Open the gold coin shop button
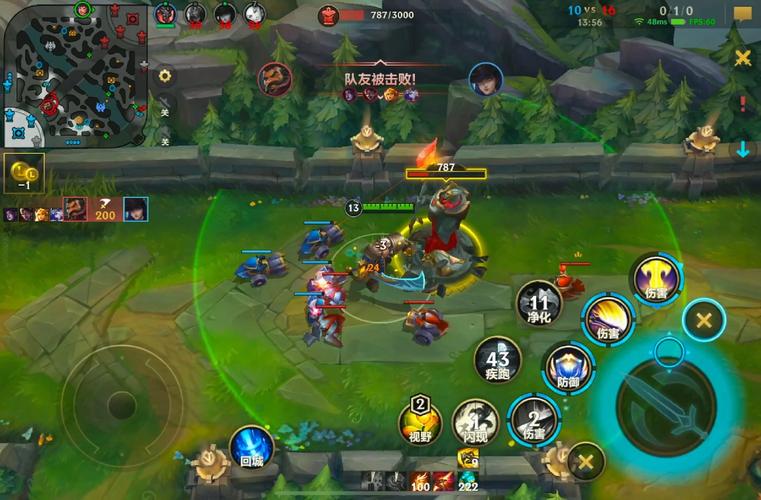 (21, 172)
